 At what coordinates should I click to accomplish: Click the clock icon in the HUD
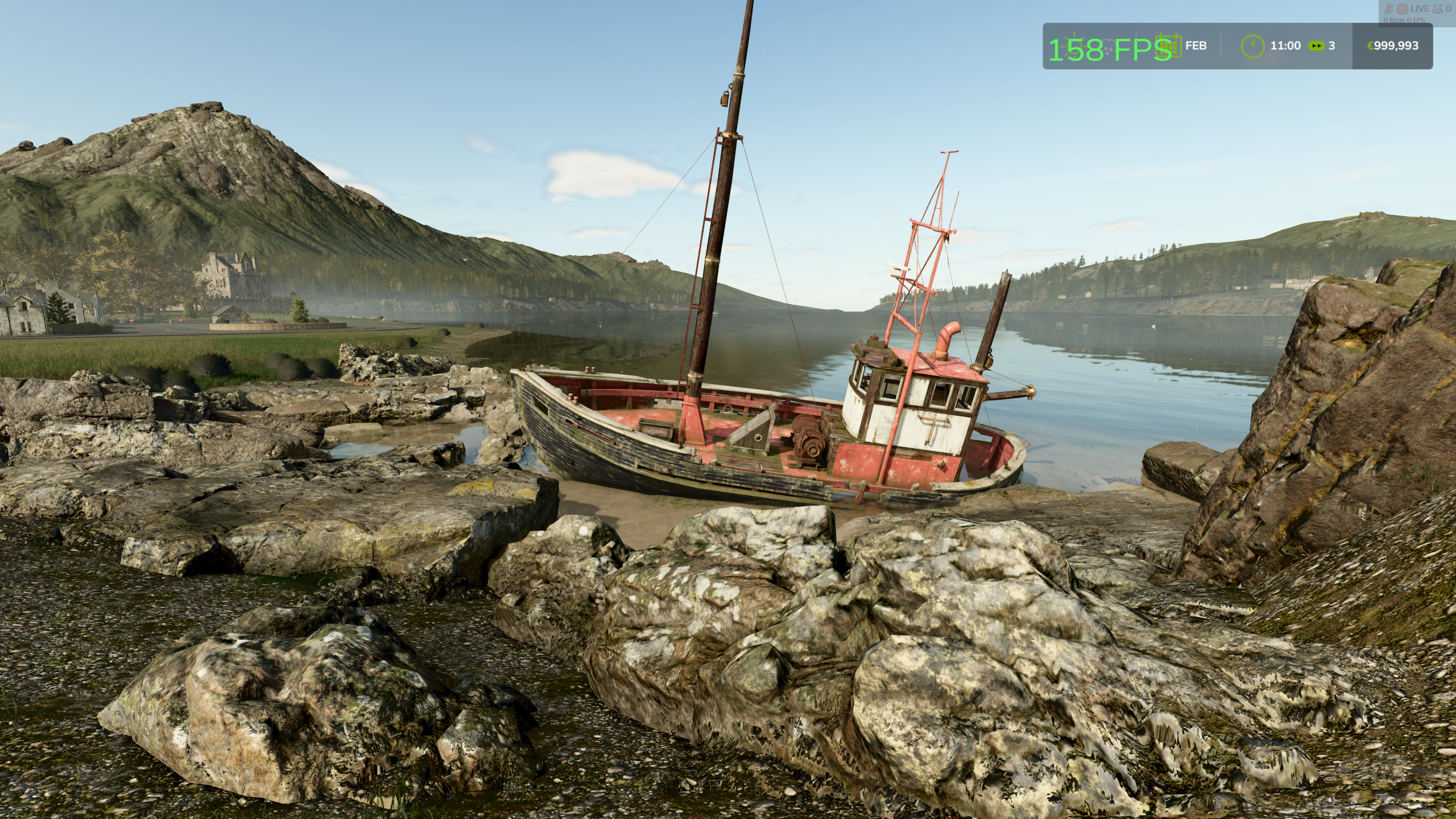point(1252,45)
